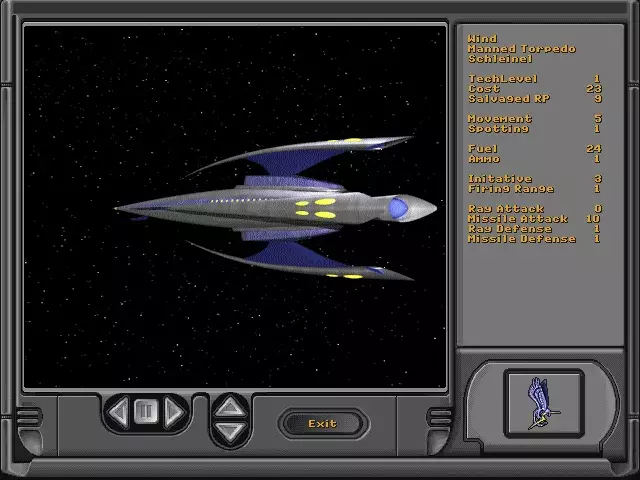Click the left arrow rotation button

pyautogui.click(x=119, y=412)
